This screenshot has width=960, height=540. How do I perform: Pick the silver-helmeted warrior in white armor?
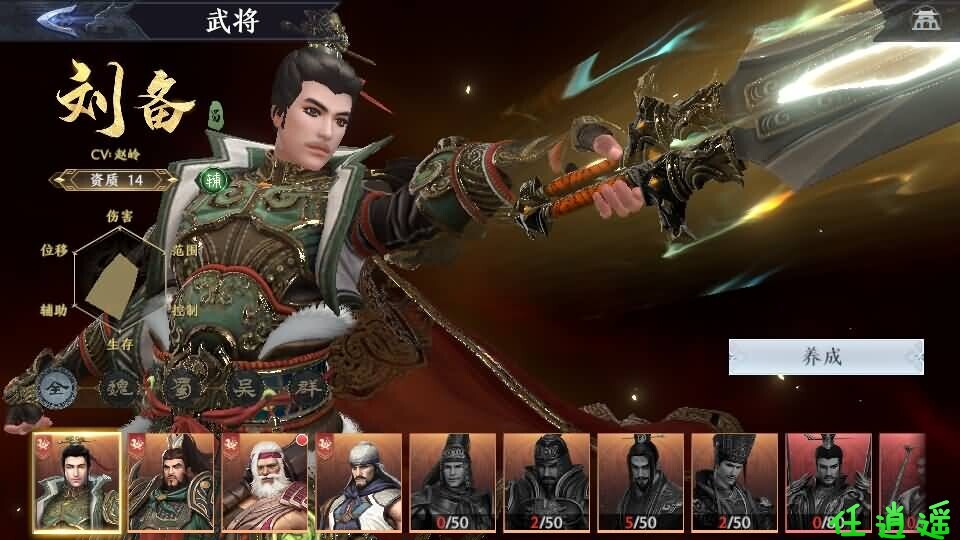(x=358, y=481)
